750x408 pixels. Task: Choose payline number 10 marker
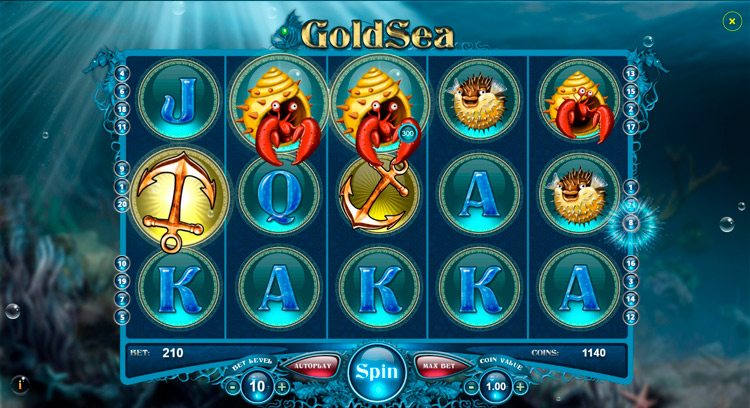point(122,264)
